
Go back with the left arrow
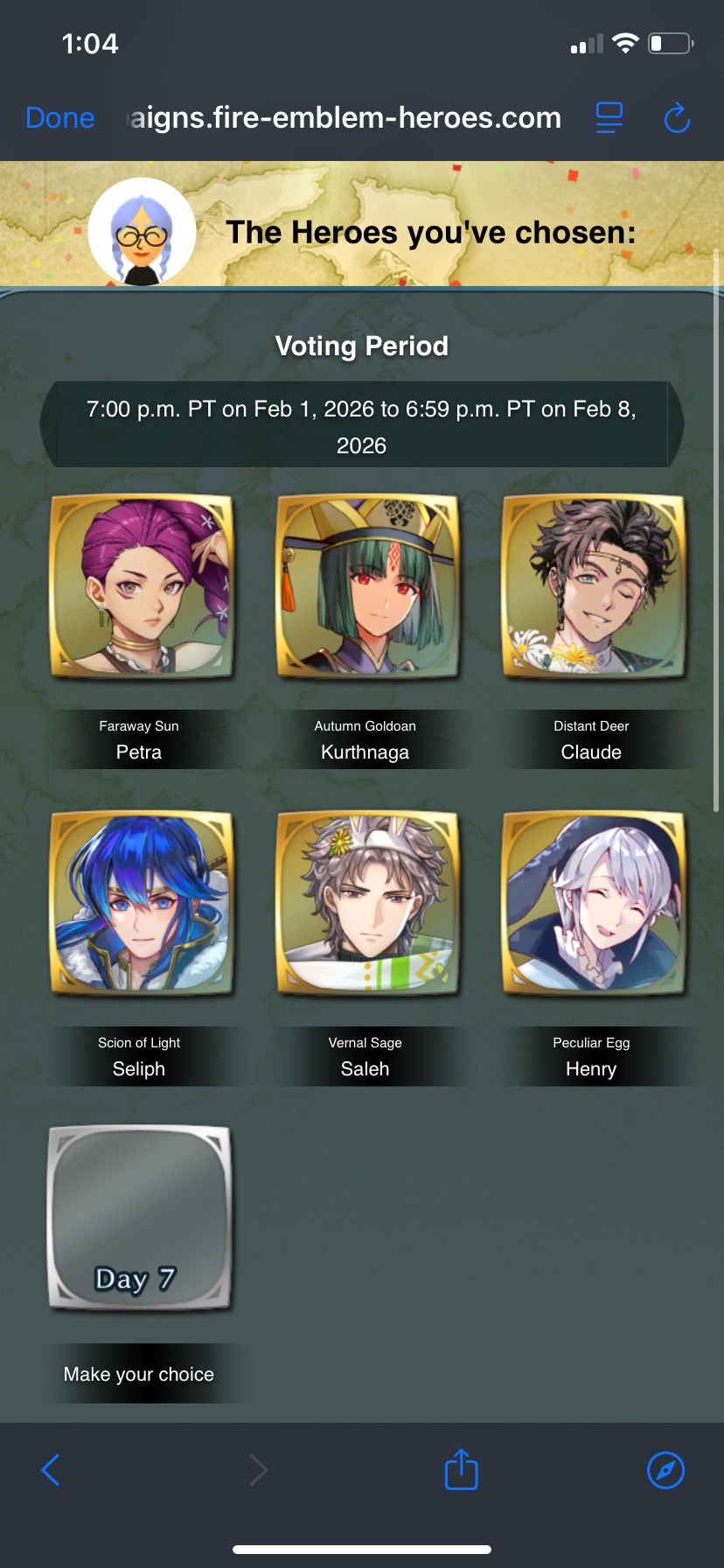click(51, 1470)
